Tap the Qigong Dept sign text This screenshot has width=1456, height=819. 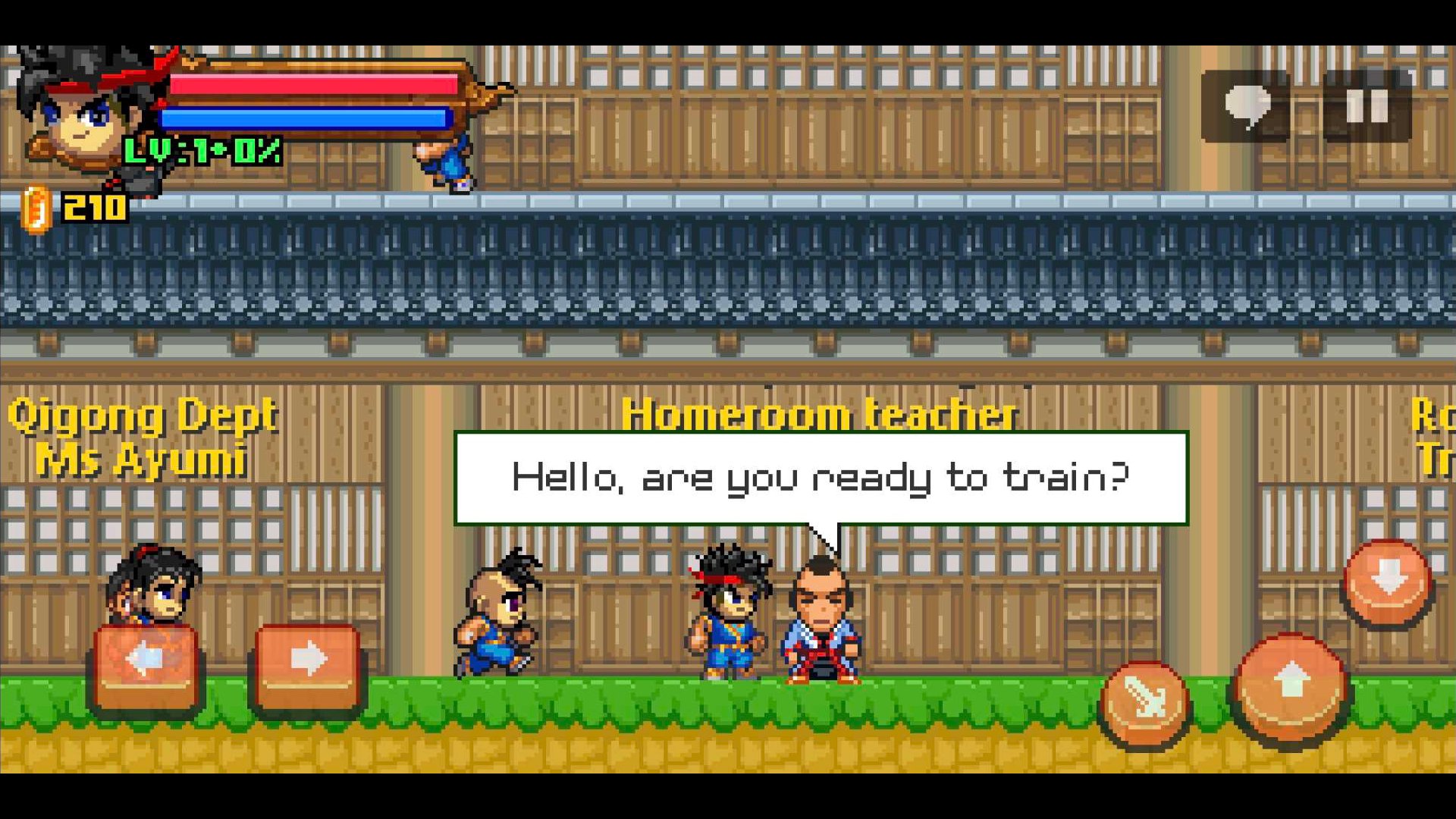coord(144,413)
